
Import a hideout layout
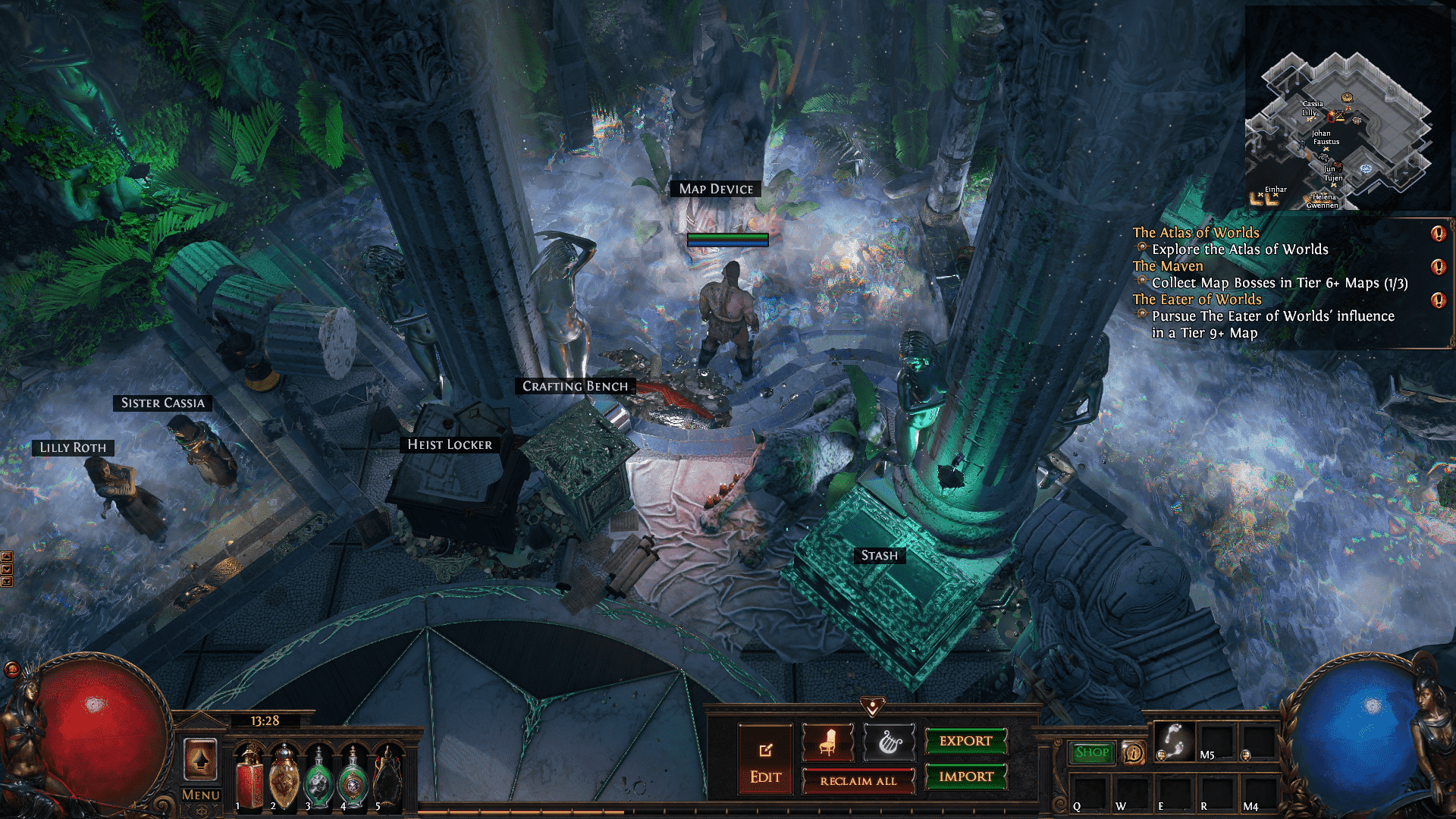(965, 777)
